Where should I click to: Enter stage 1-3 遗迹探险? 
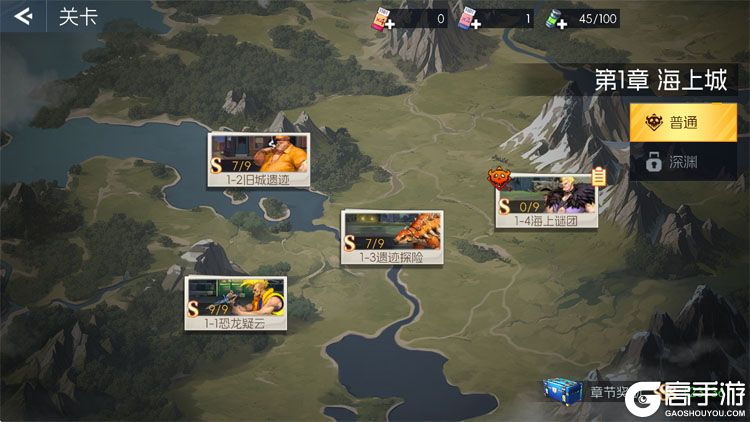[391, 236]
